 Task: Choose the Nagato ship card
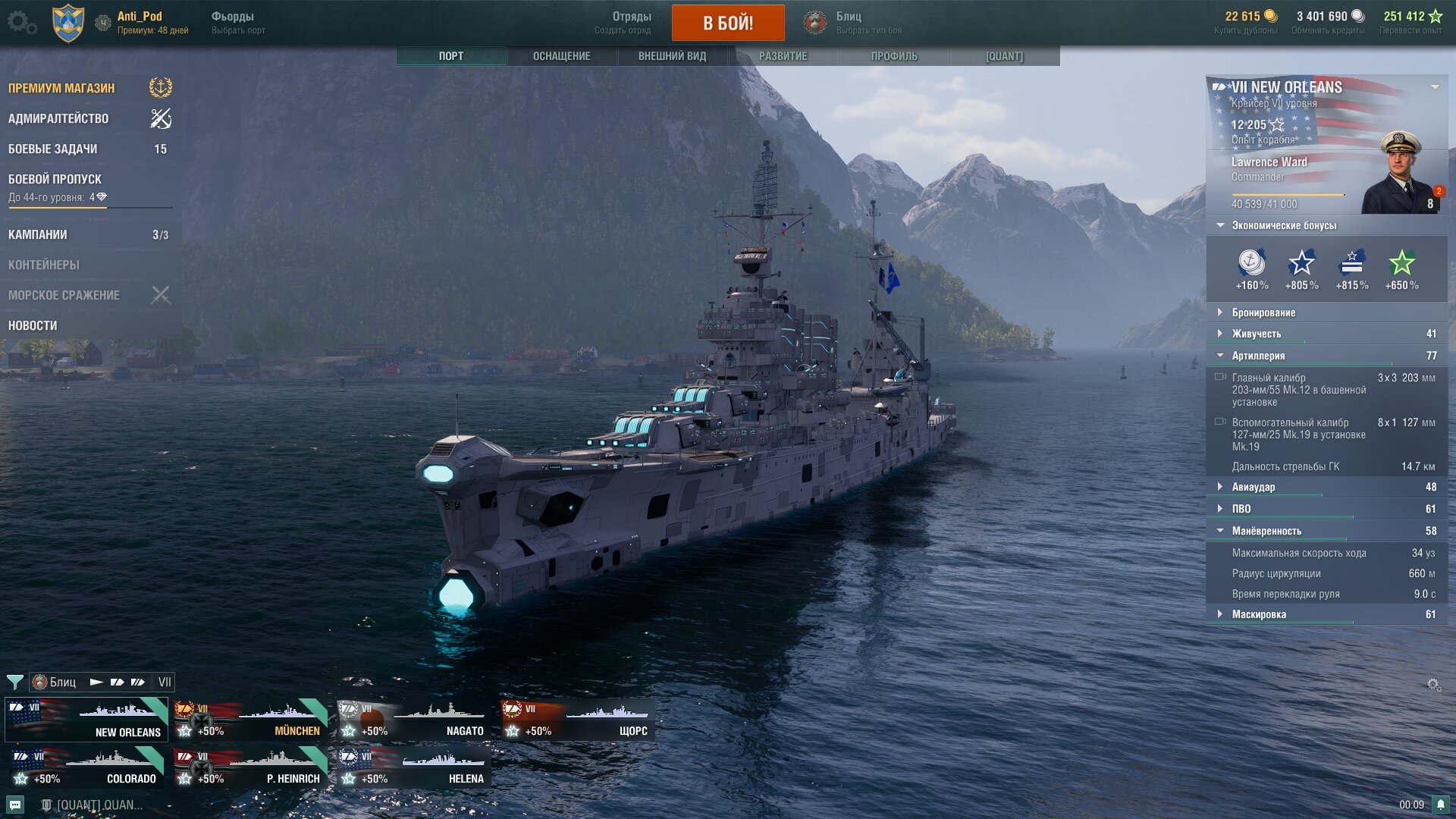(414, 720)
